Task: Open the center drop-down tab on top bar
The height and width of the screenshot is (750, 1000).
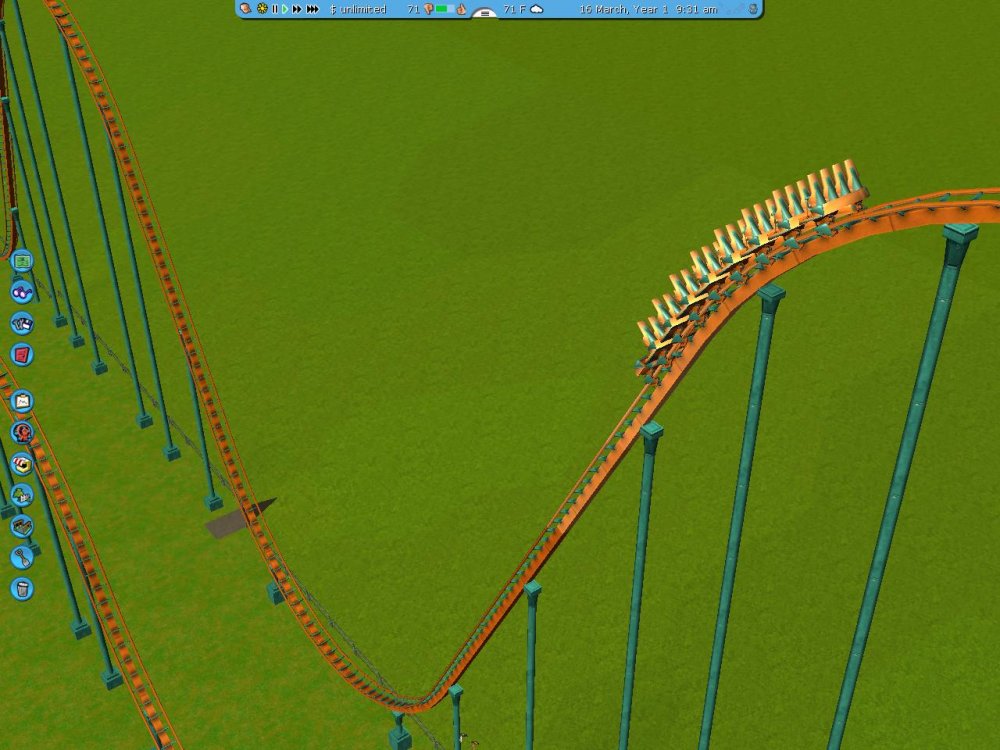Action: [484, 14]
